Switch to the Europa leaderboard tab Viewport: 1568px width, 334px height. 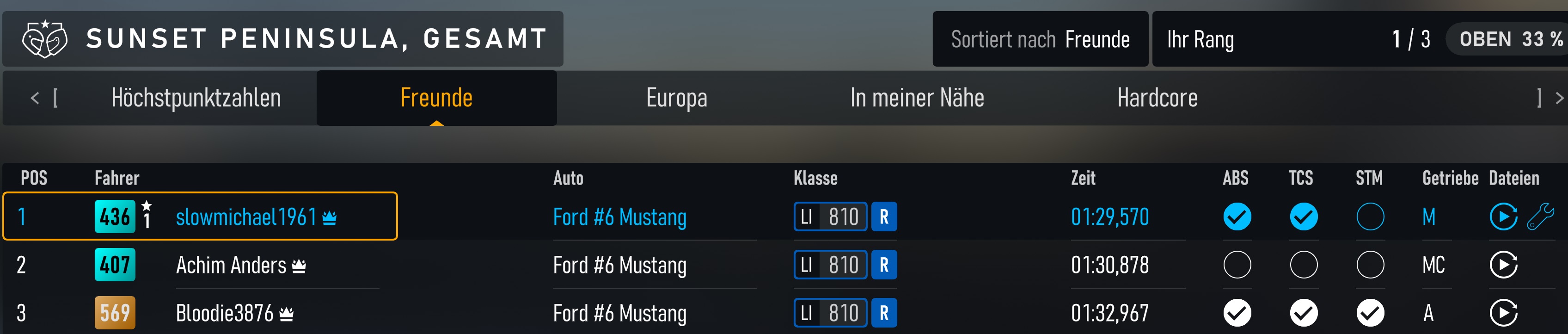[677, 98]
